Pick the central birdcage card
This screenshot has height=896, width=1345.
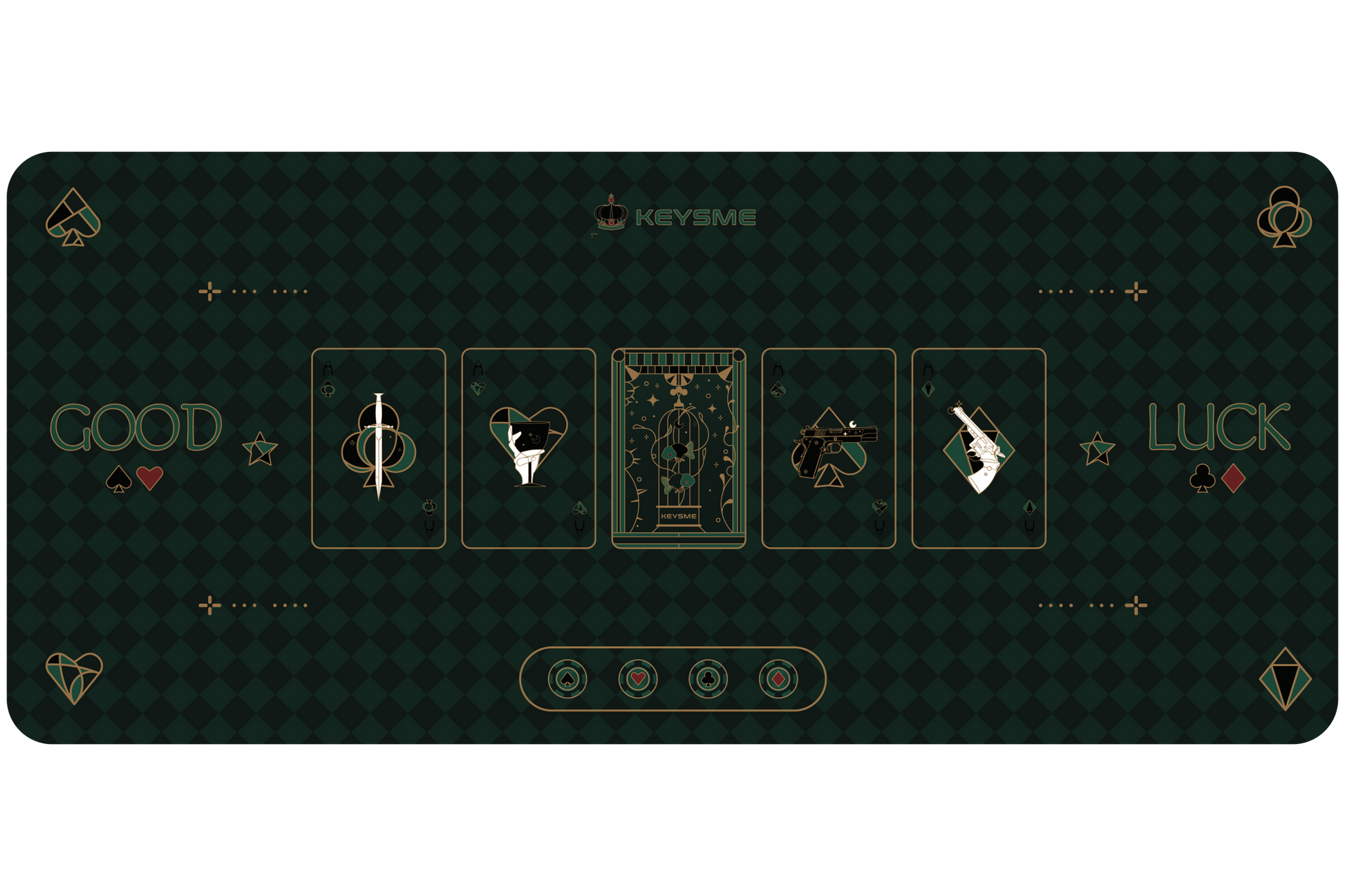678,448
